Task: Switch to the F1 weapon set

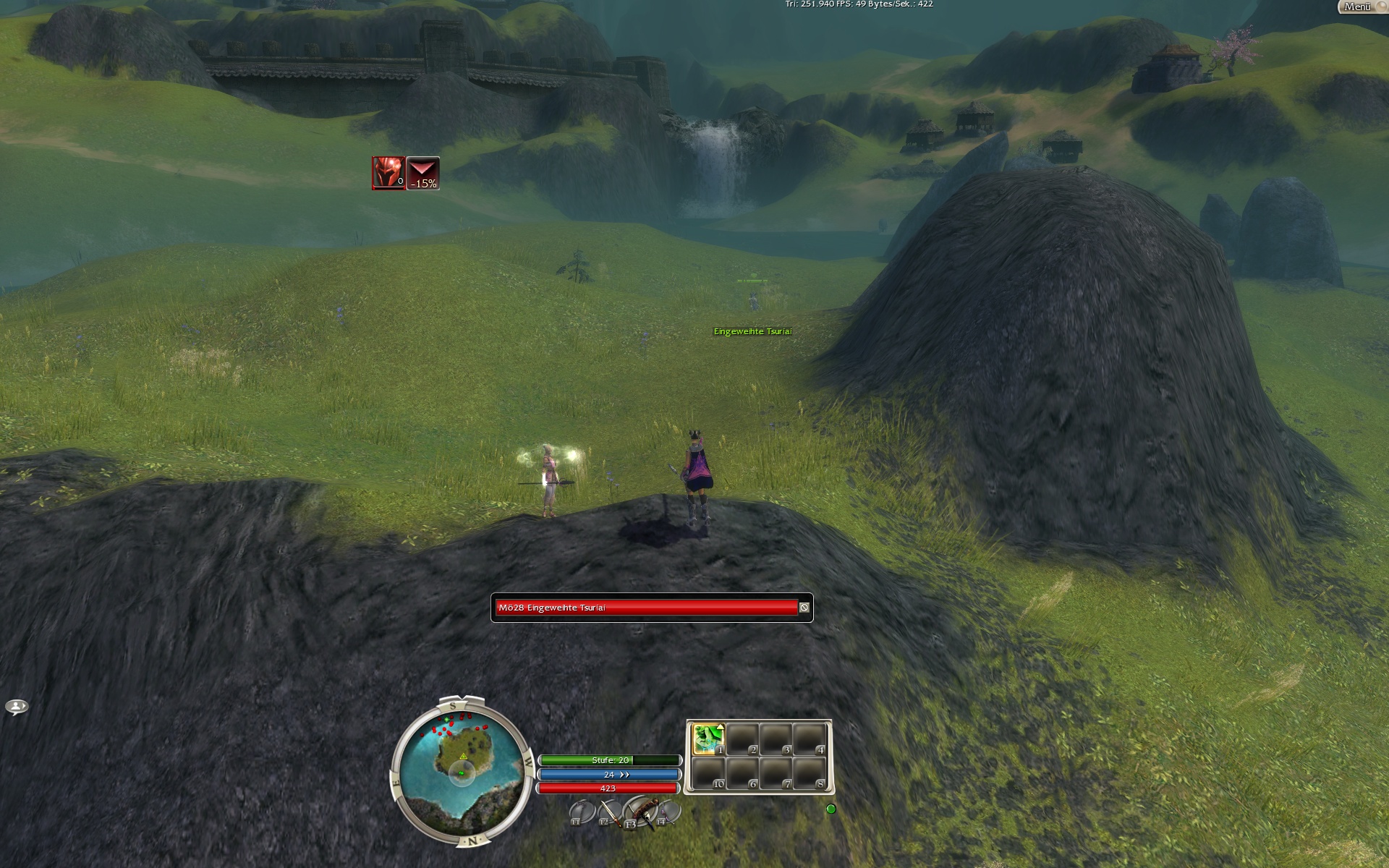Action: tap(579, 813)
